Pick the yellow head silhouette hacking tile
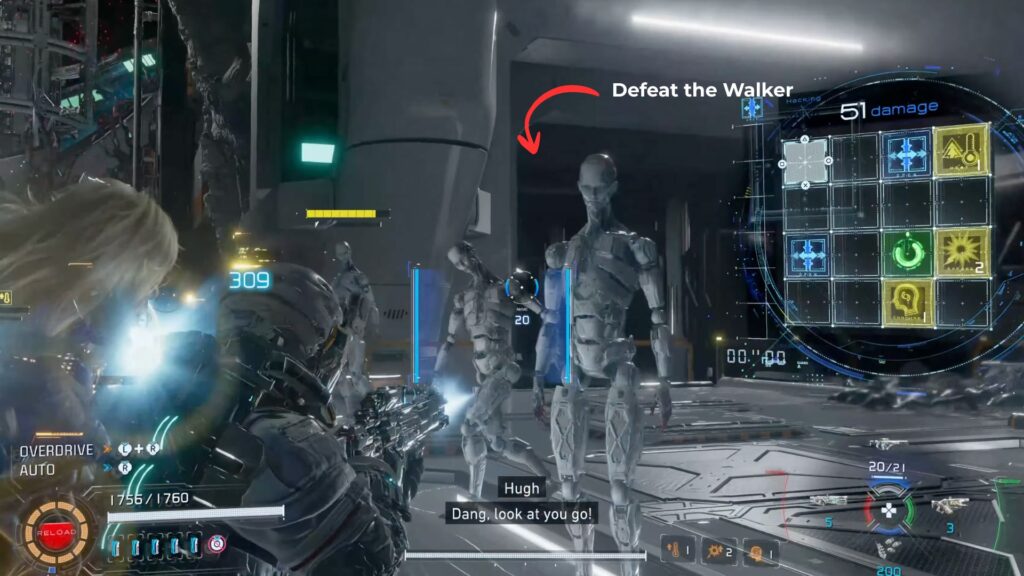 tap(908, 303)
